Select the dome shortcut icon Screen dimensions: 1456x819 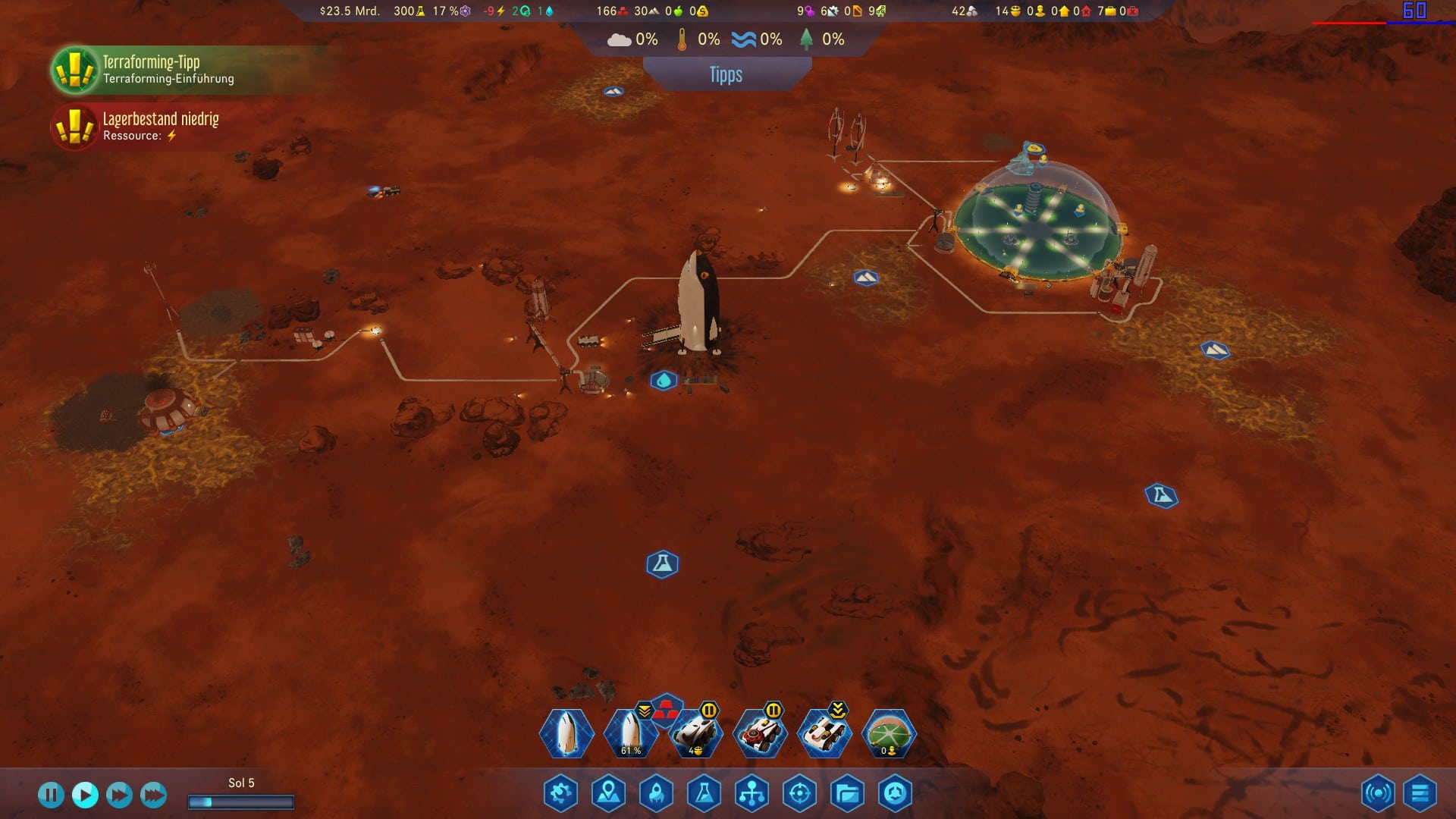pos(890,733)
